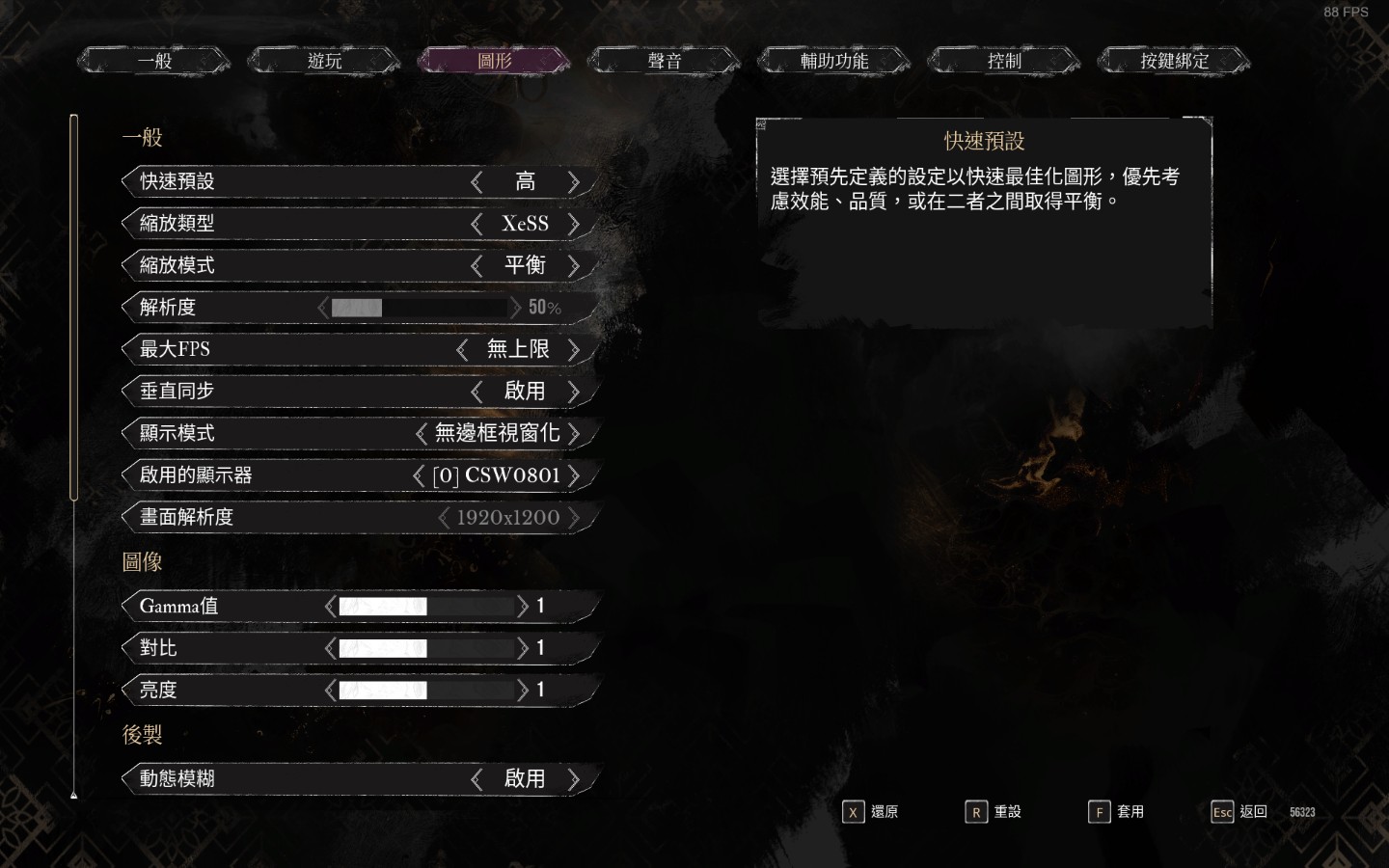This screenshot has width=1389, height=868.
Task: Open the 遊玩 tab
Action: (324, 61)
